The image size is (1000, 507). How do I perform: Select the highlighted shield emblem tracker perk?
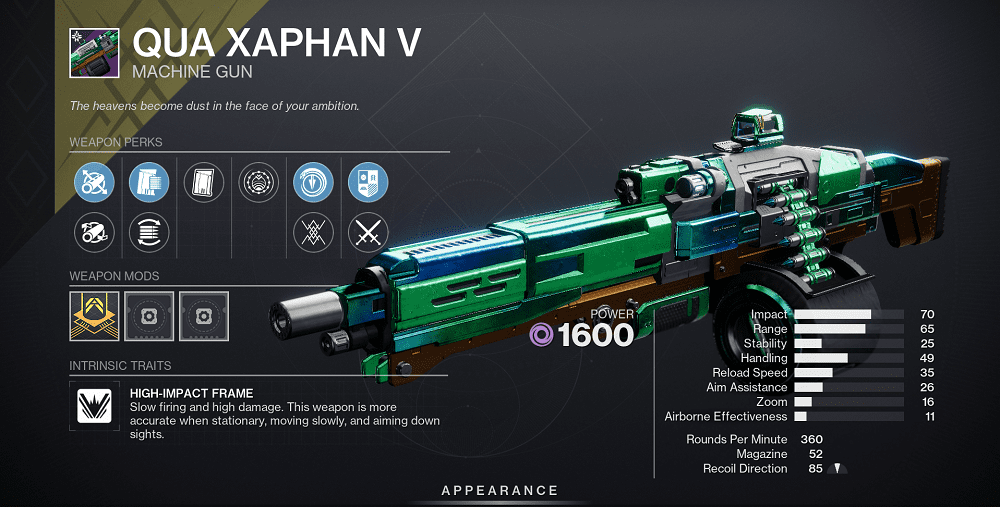click(x=367, y=183)
